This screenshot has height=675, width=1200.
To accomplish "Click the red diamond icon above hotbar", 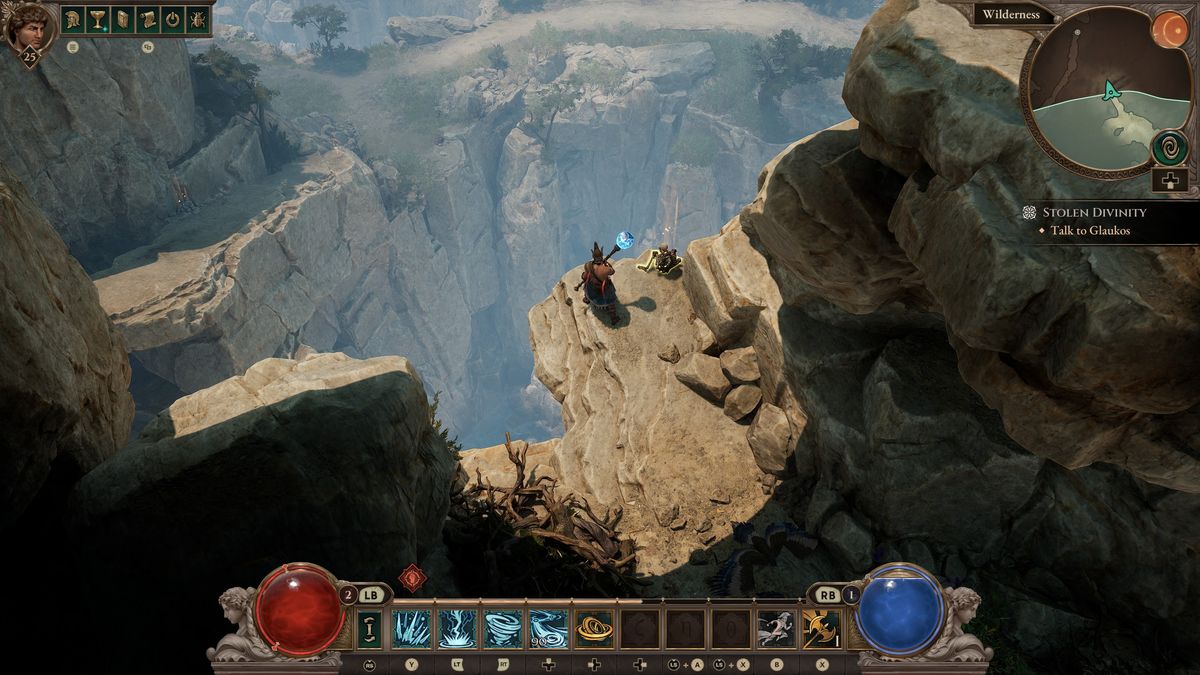I will pyautogui.click(x=411, y=578).
